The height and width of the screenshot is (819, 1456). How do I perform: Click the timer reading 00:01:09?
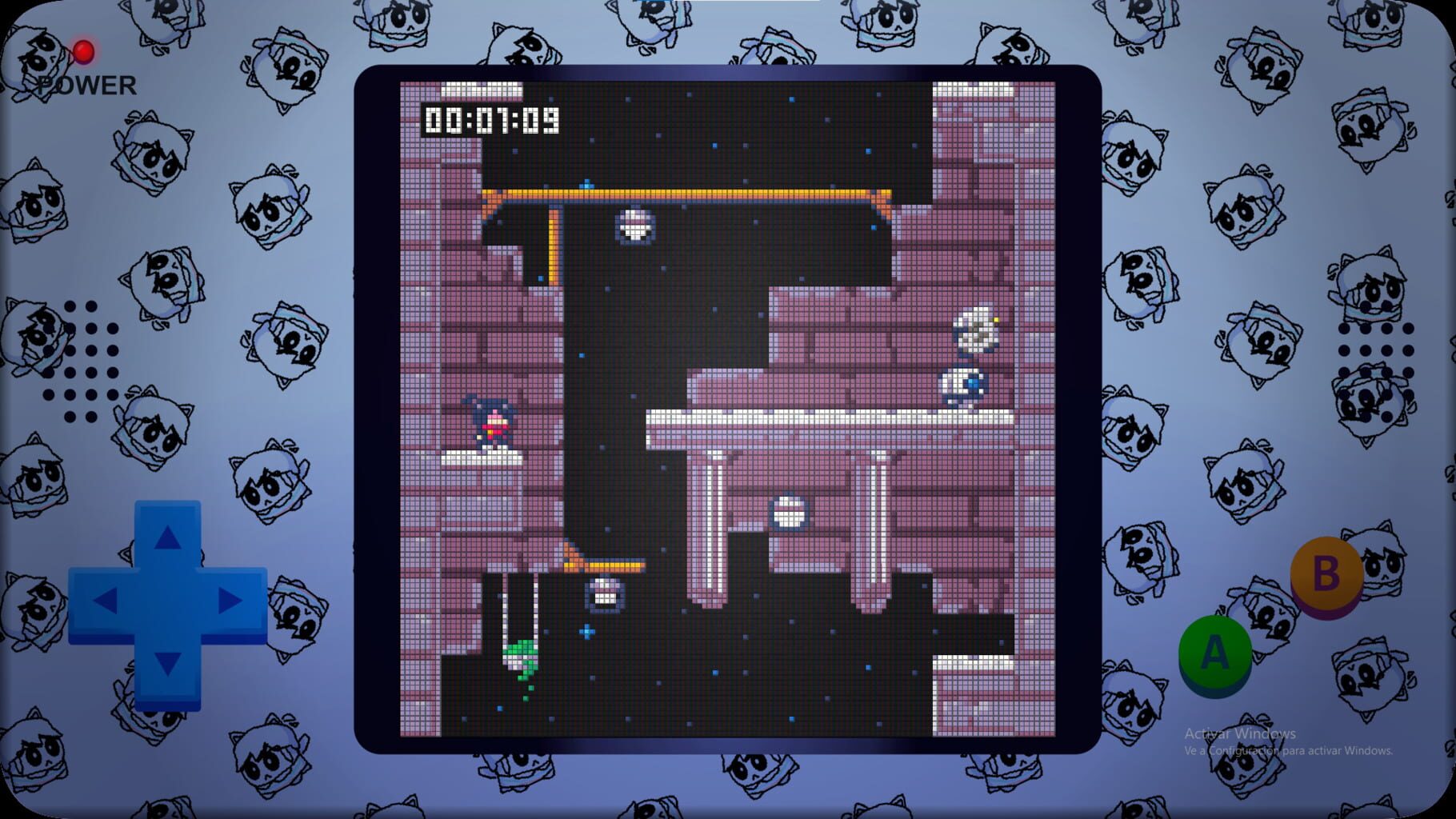coord(490,118)
